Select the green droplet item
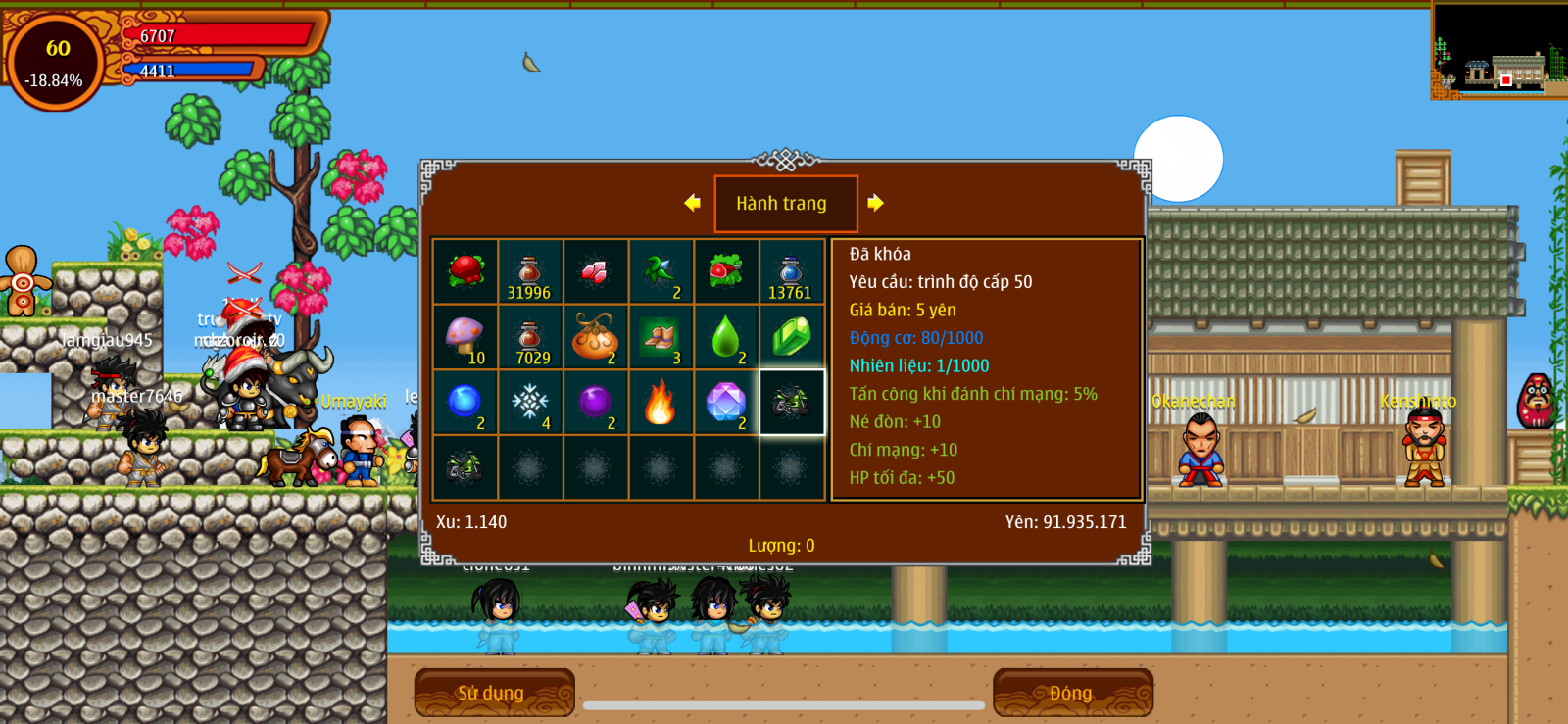Viewport: 1568px width, 724px height. pos(726,336)
